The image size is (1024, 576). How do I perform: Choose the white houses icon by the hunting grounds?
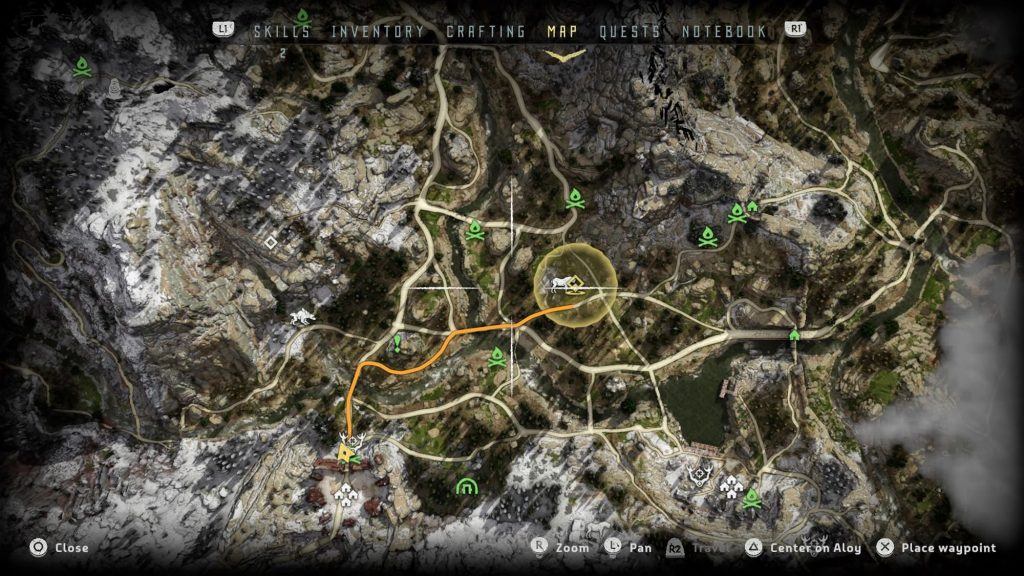pyautogui.click(x=729, y=487)
